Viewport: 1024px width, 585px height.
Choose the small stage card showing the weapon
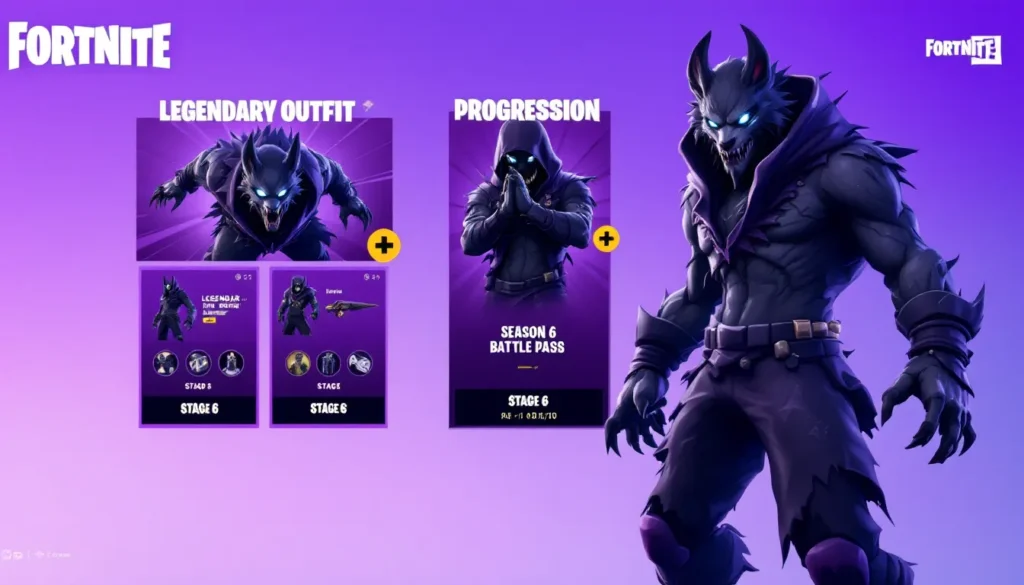coord(328,345)
